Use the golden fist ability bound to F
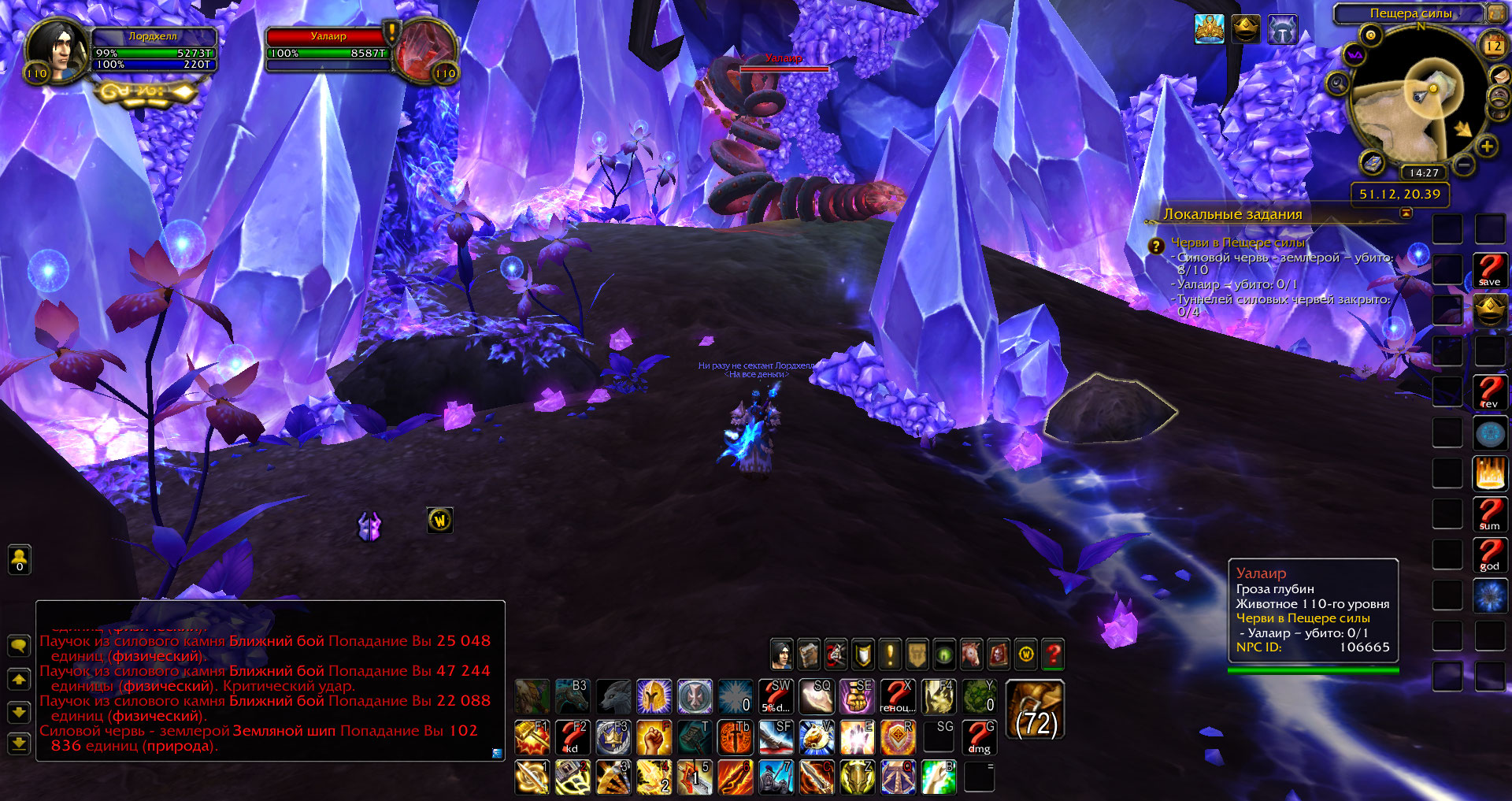 point(654,737)
